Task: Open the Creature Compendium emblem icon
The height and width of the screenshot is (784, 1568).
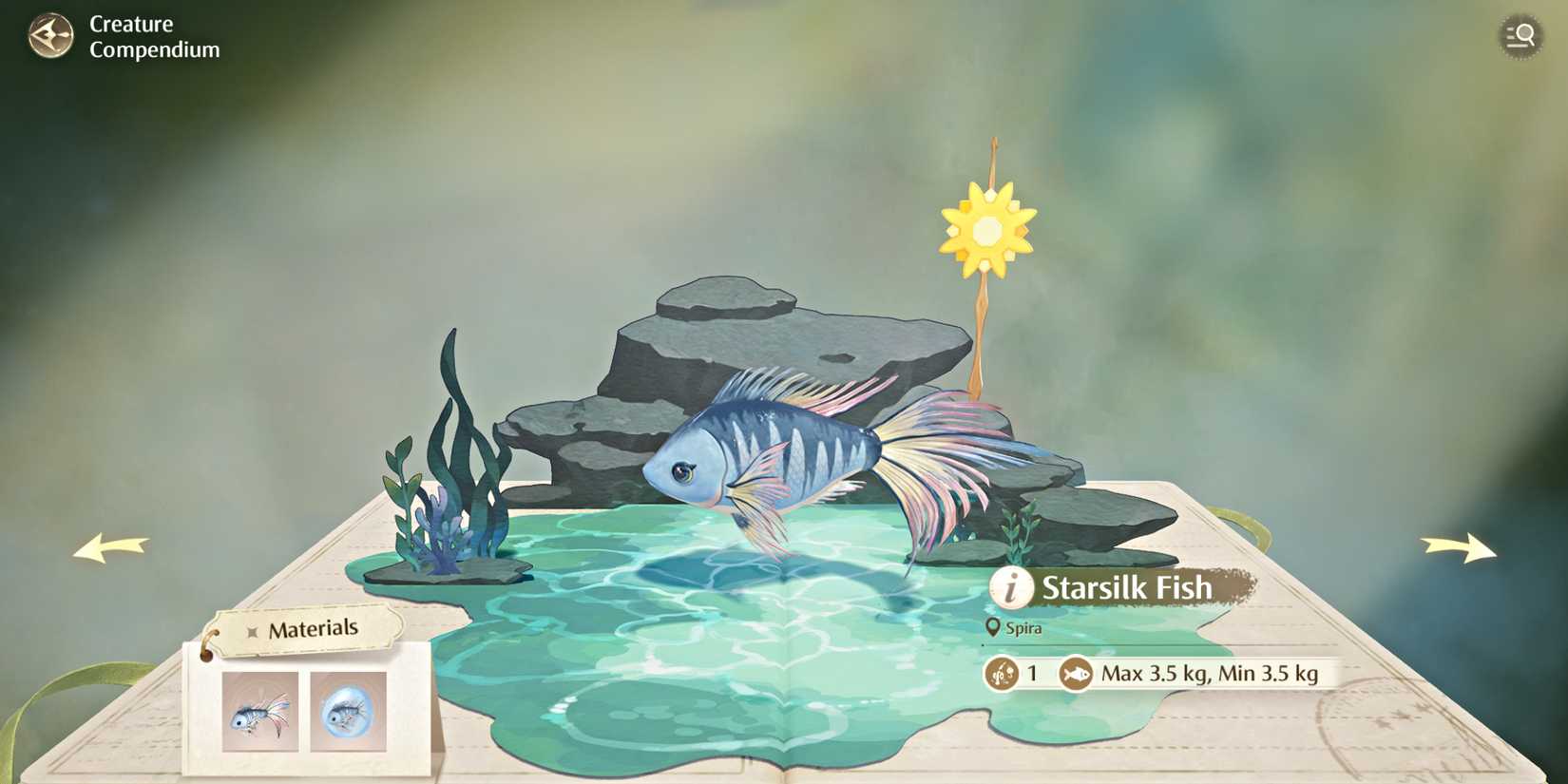Action: 50,36
